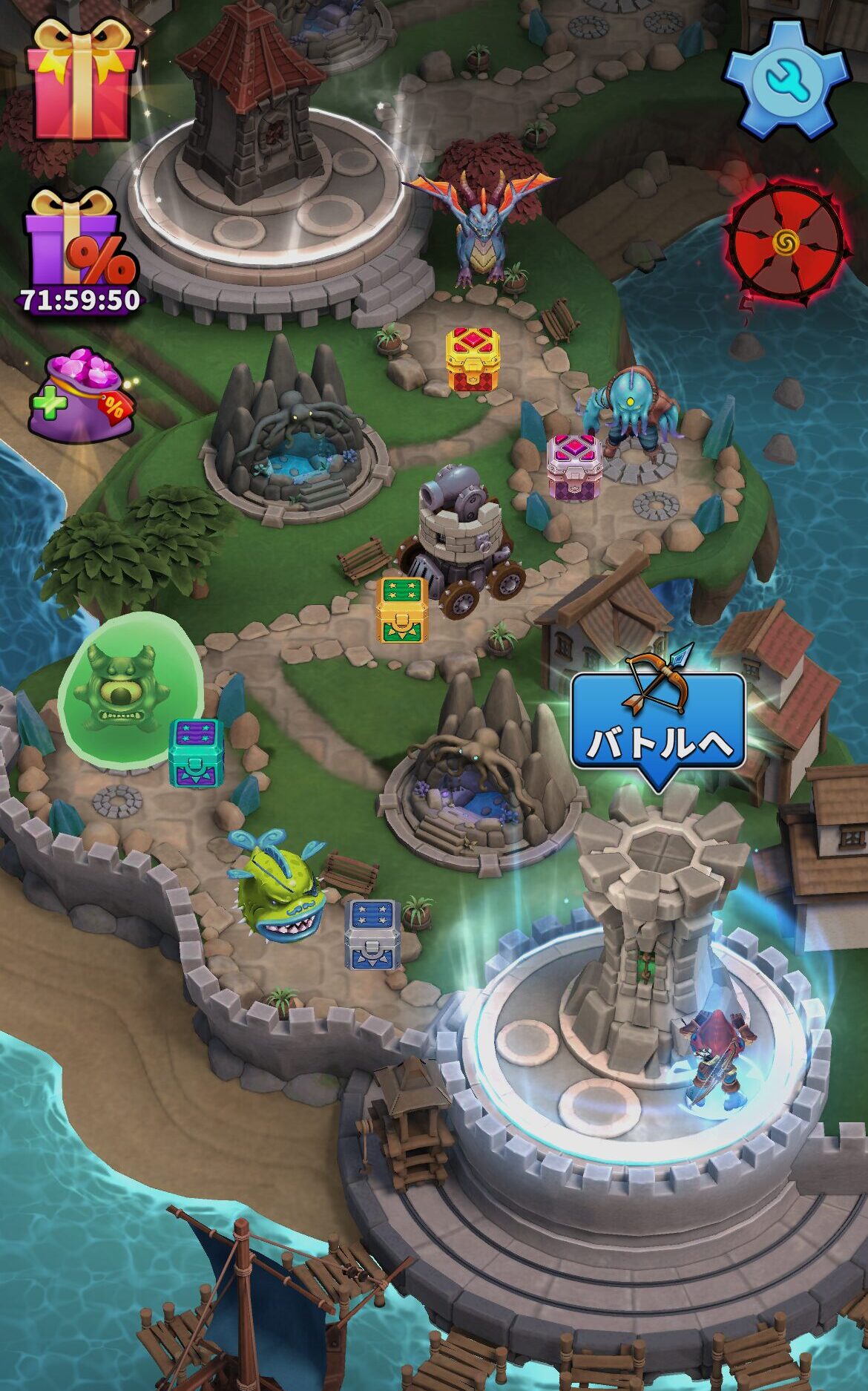Select the red and gold treasure chest
868x1391 pixels.
pyautogui.click(x=473, y=359)
